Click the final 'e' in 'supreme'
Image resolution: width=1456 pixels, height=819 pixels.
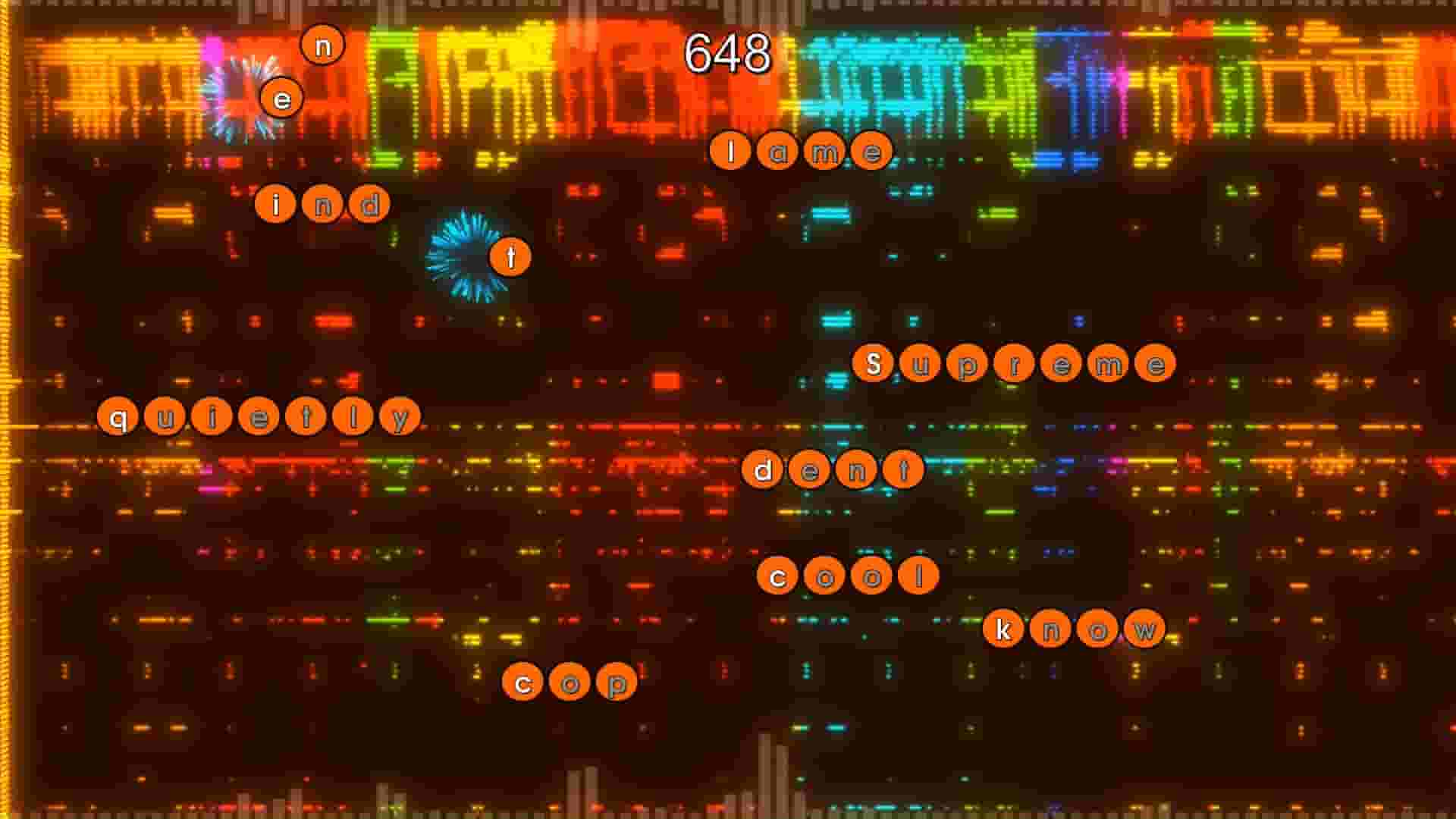[1159, 364]
